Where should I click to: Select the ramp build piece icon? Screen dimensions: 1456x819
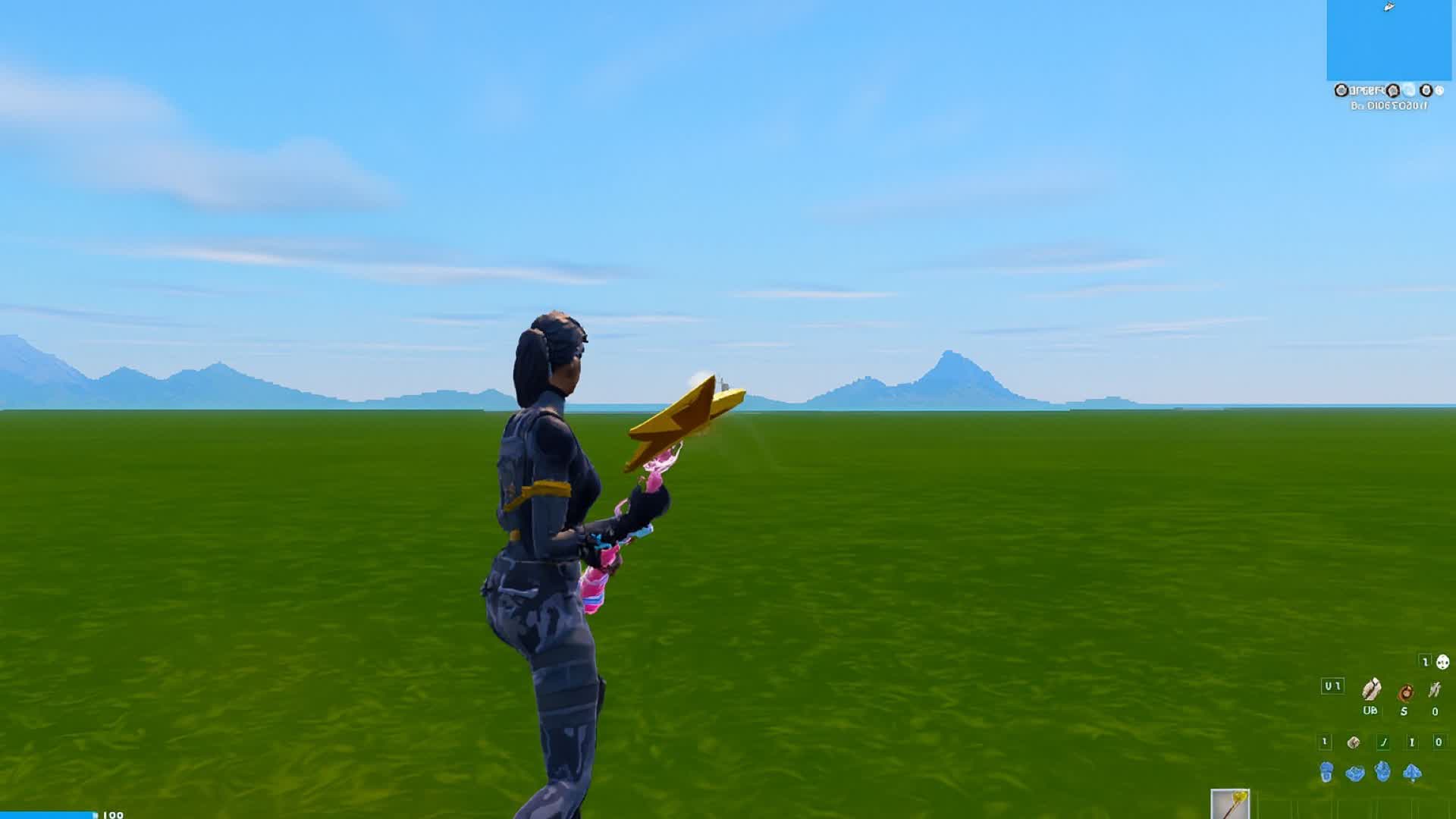[x=1382, y=772]
